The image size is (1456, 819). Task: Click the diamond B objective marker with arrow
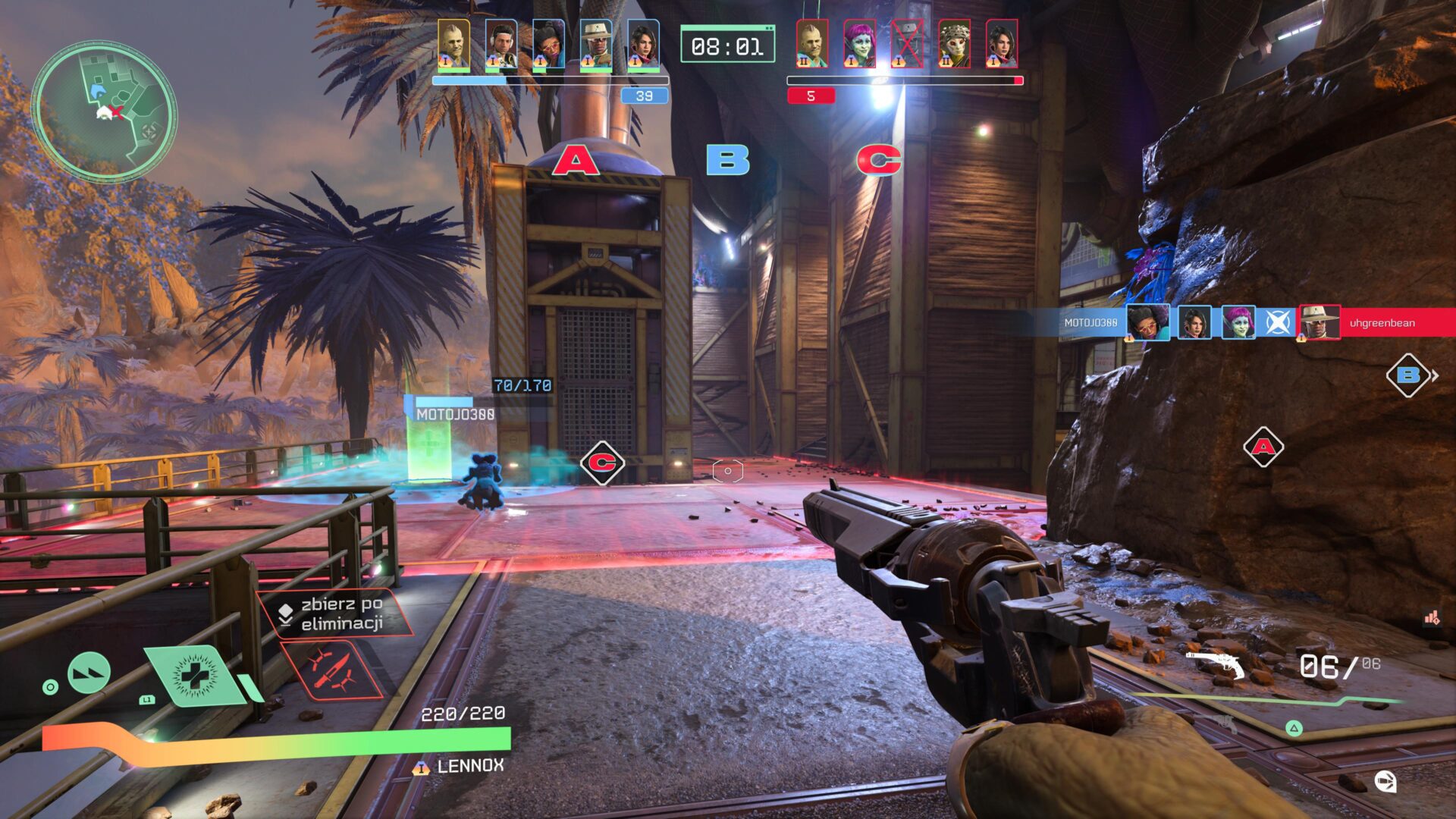pyautogui.click(x=1409, y=375)
